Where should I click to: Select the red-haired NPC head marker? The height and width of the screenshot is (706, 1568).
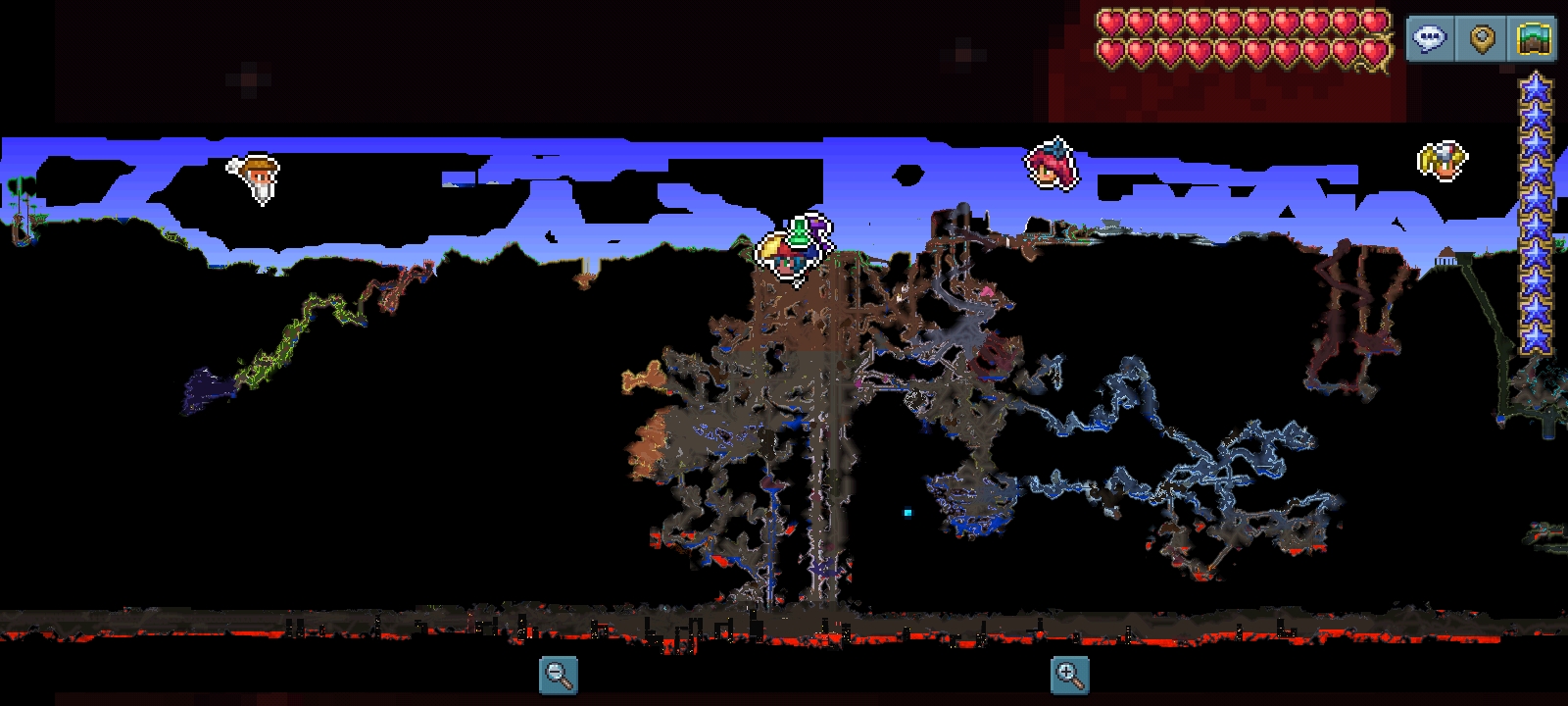1052,164
